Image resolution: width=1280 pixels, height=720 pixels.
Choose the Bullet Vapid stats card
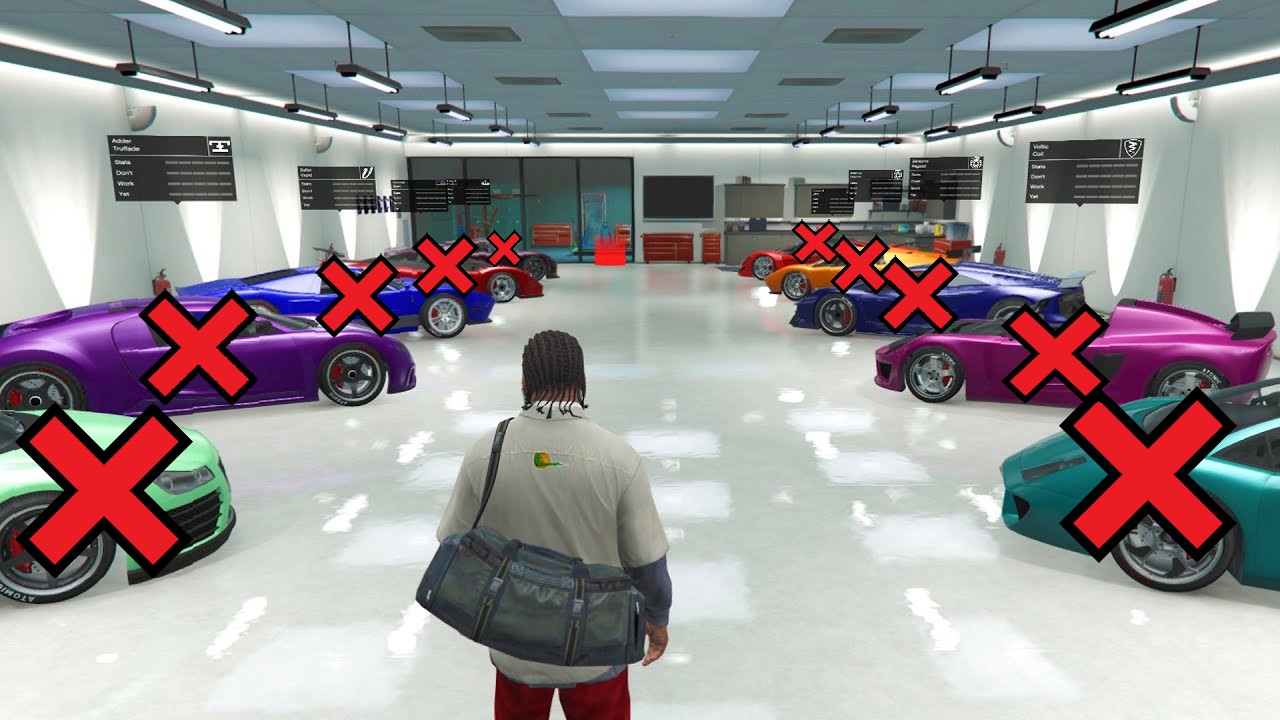pyautogui.click(x=336, y=187)
